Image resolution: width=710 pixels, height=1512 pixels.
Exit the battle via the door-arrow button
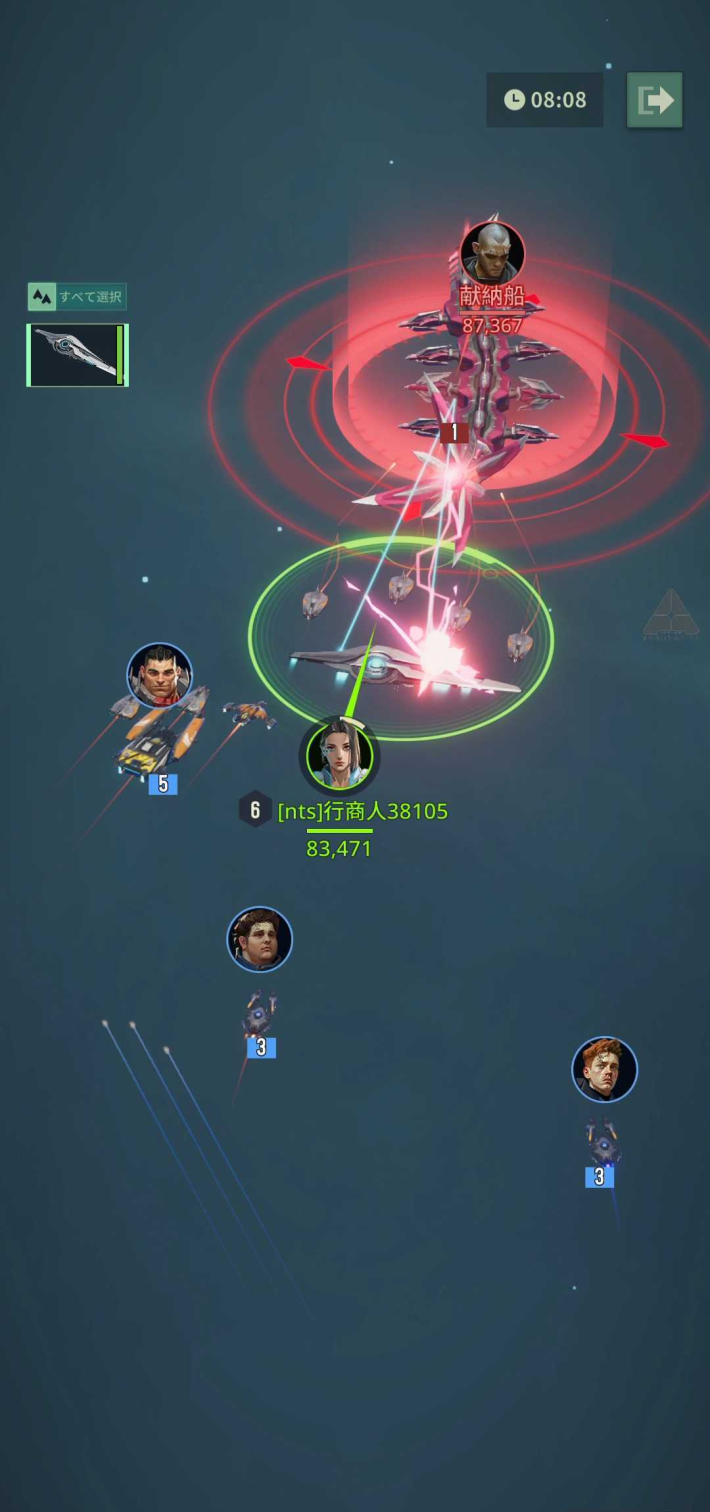655,100
